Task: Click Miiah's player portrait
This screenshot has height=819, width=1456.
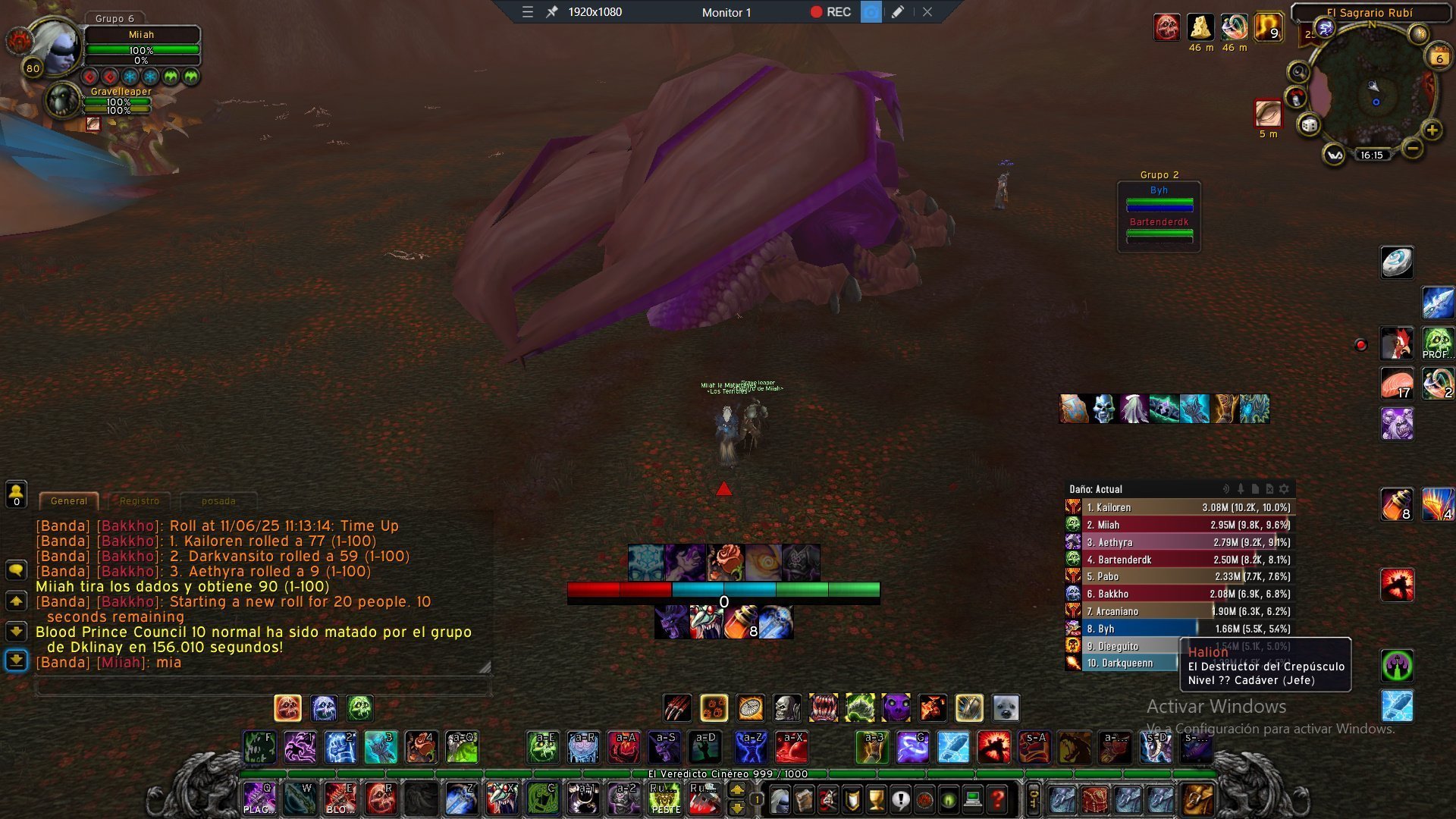Action: pos(55,47)
